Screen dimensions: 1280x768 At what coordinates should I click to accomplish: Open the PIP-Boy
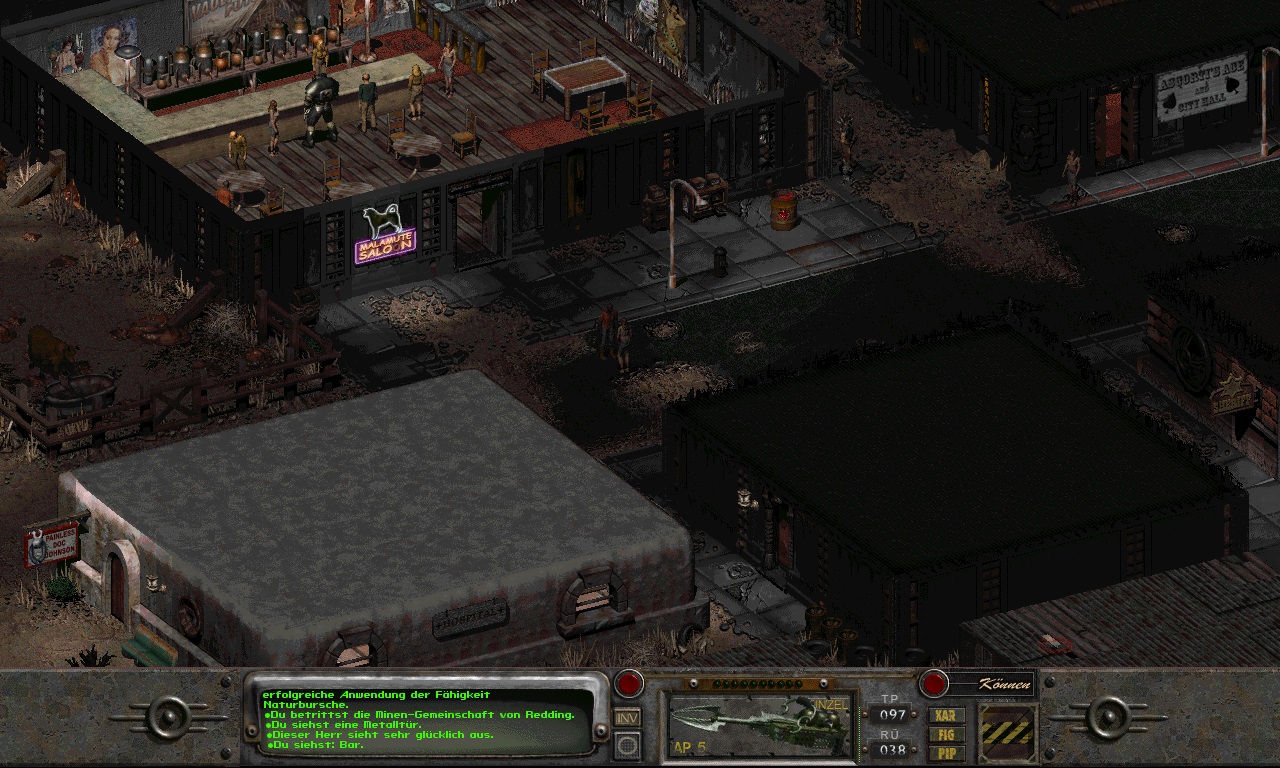946,752
